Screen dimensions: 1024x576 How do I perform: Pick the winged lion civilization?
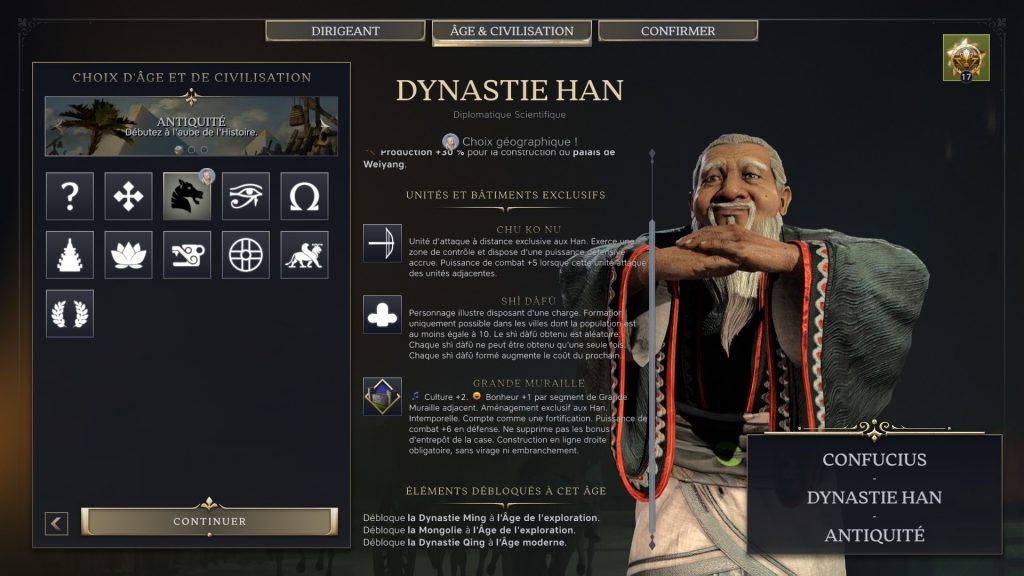point(304,255)
